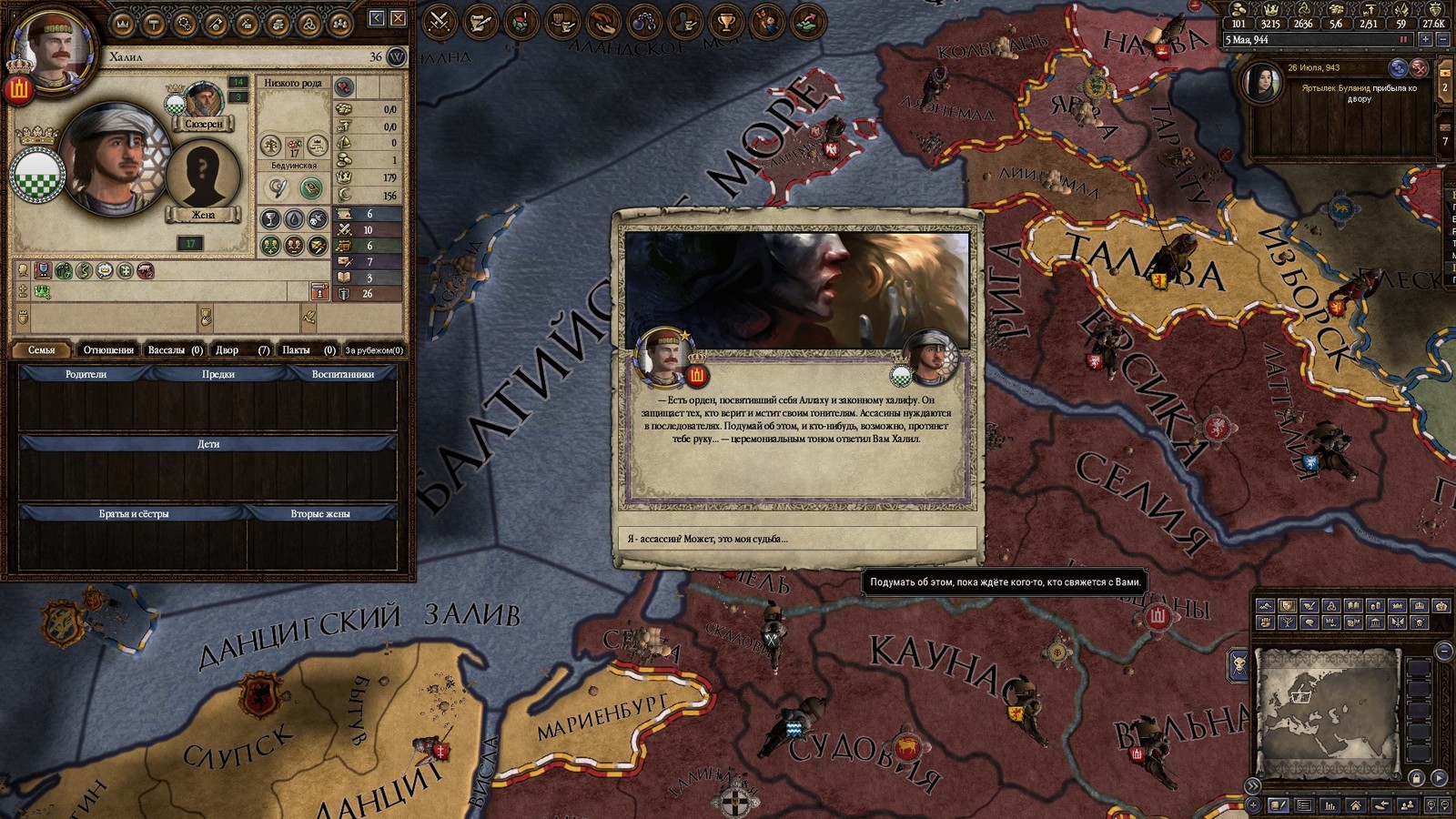Choose the "Я - ассассин?" event option
The width and height of the screenshot is (1456, 819).
[x=796, y=539]
